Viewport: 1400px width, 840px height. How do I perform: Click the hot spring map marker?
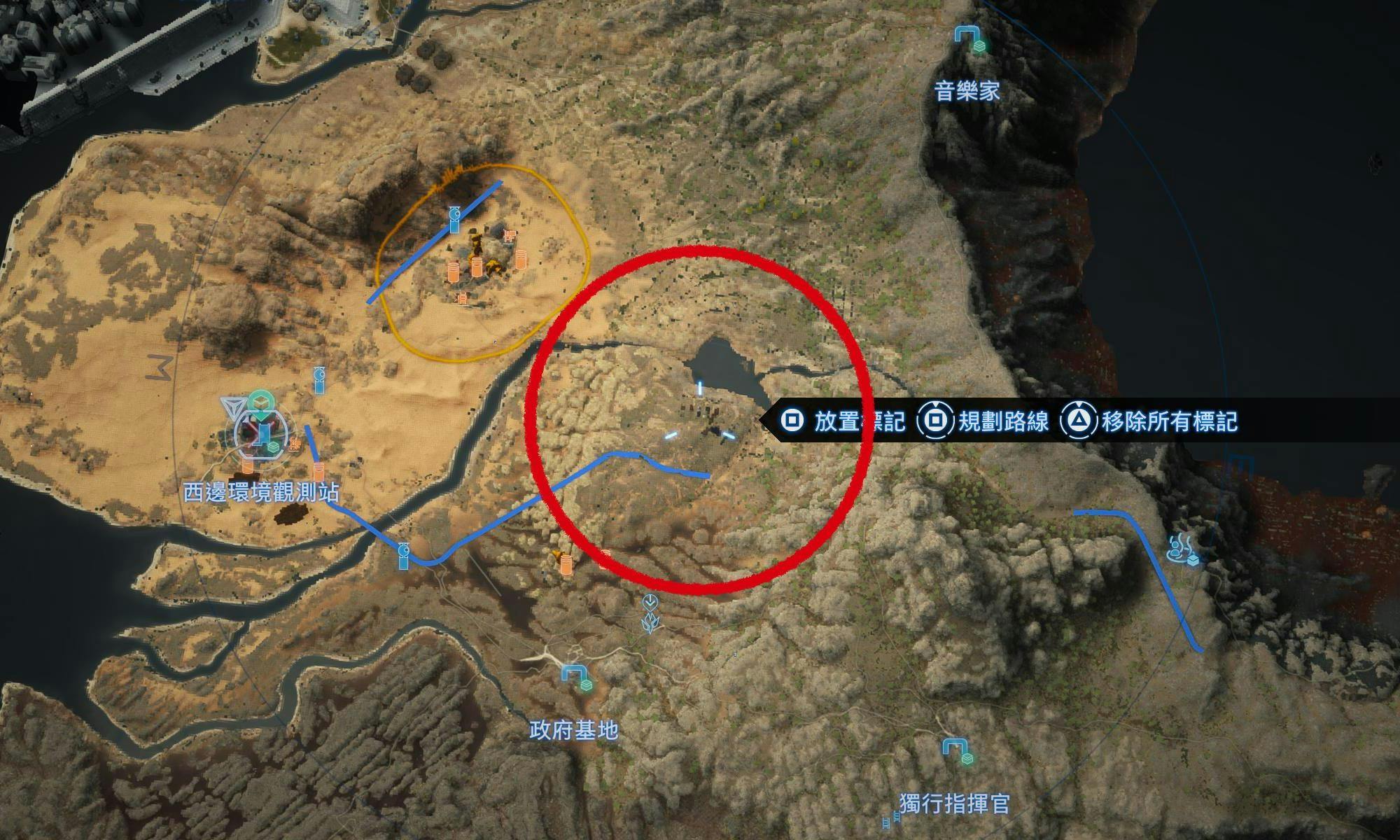(1183, 548)
